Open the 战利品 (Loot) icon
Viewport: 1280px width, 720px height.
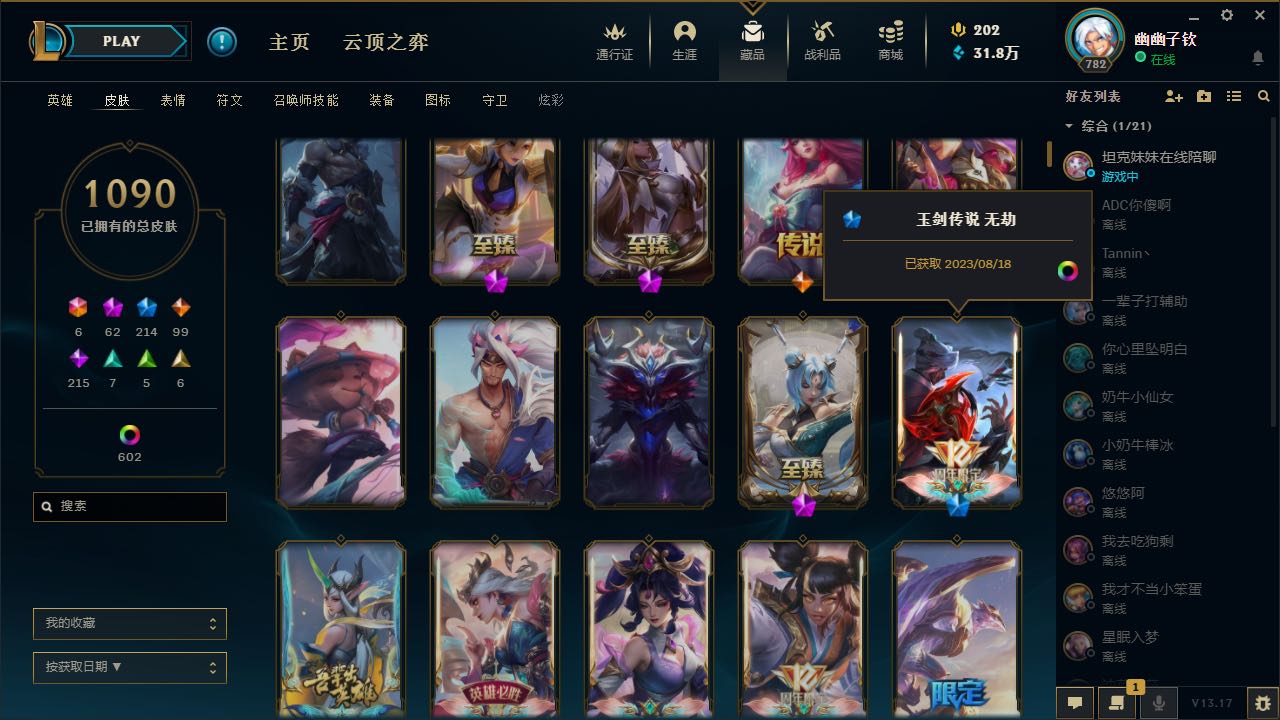[823, 32]
